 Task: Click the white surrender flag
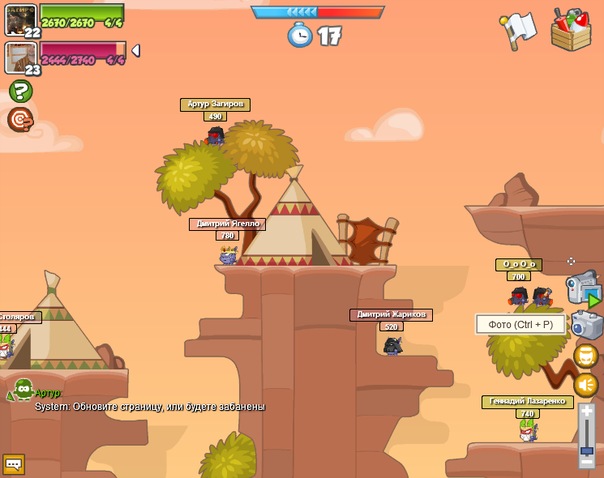click(x=519, y=30)
